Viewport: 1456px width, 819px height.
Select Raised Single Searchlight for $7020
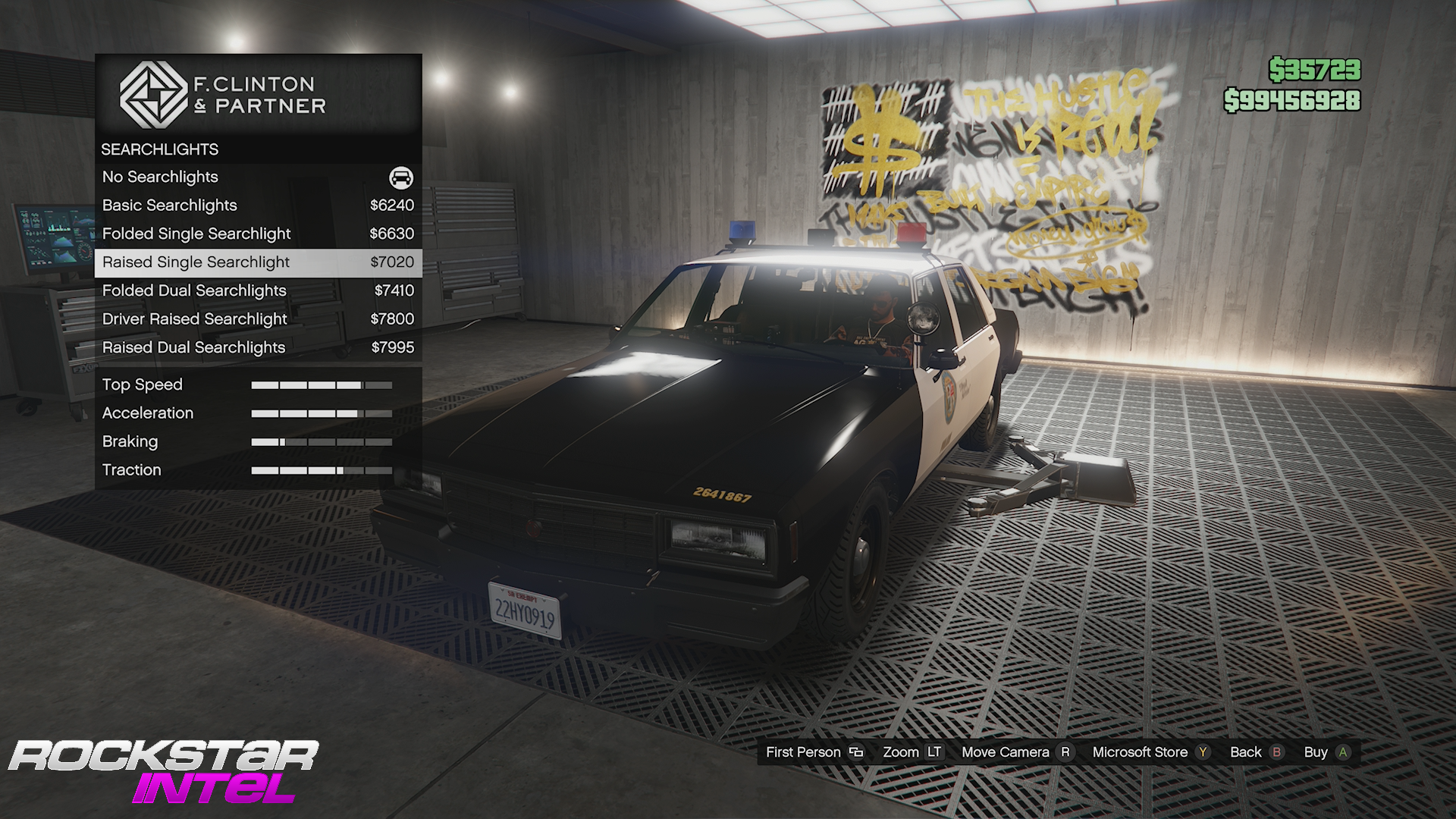(x=258, y=262)
